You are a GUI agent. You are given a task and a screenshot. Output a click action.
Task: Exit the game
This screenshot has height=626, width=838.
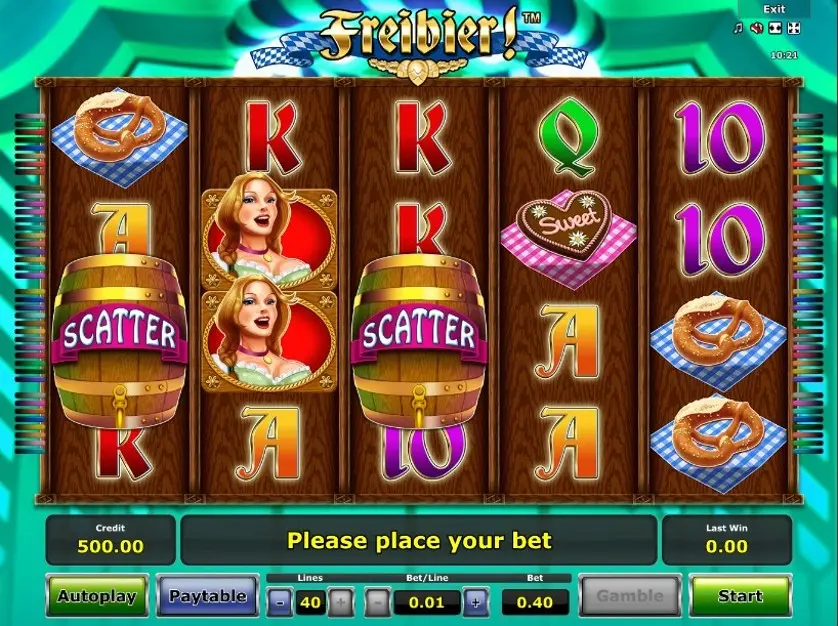tap(774, 9)
